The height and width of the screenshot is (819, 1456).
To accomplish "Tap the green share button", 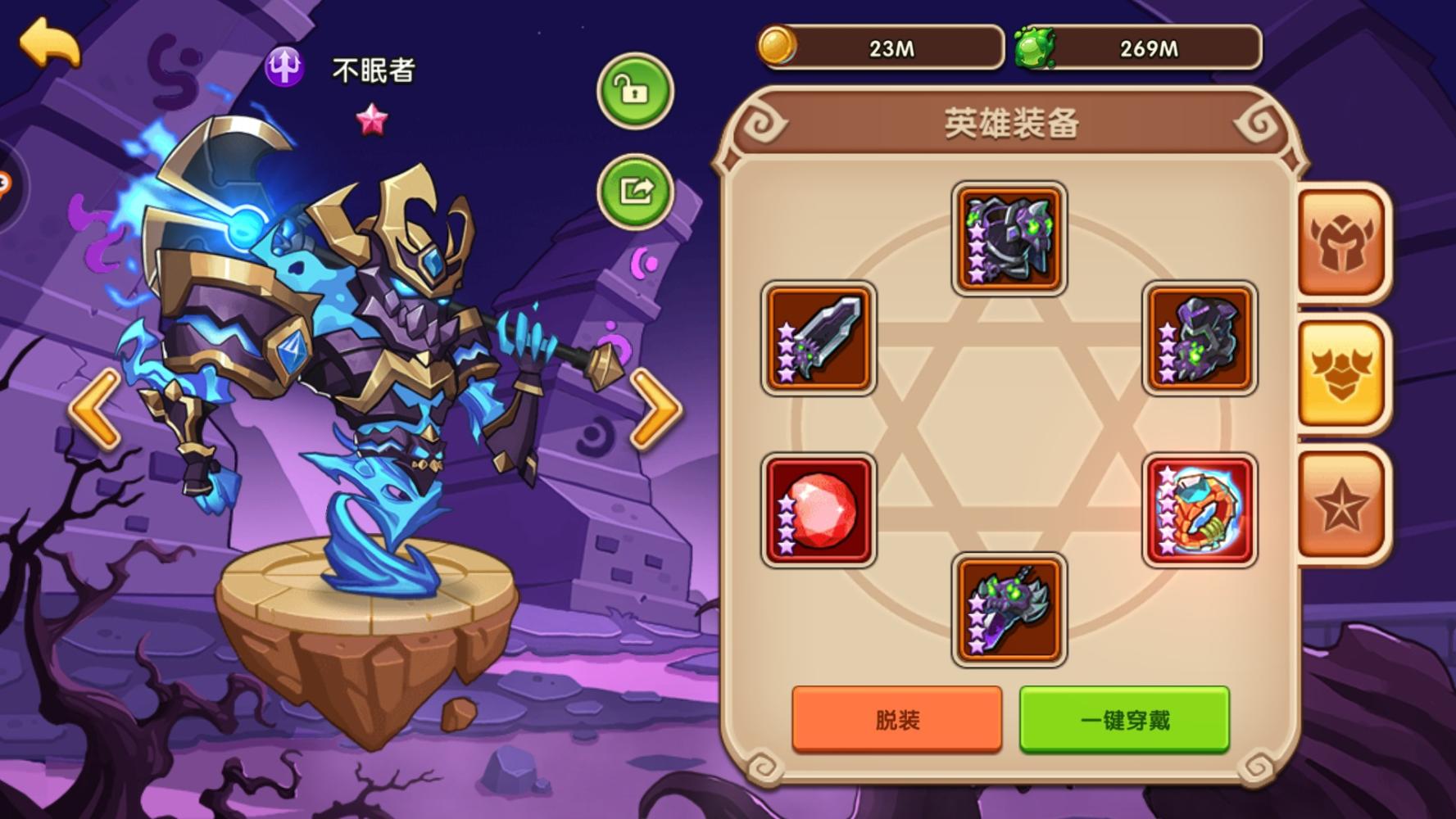I will (635, 192).
